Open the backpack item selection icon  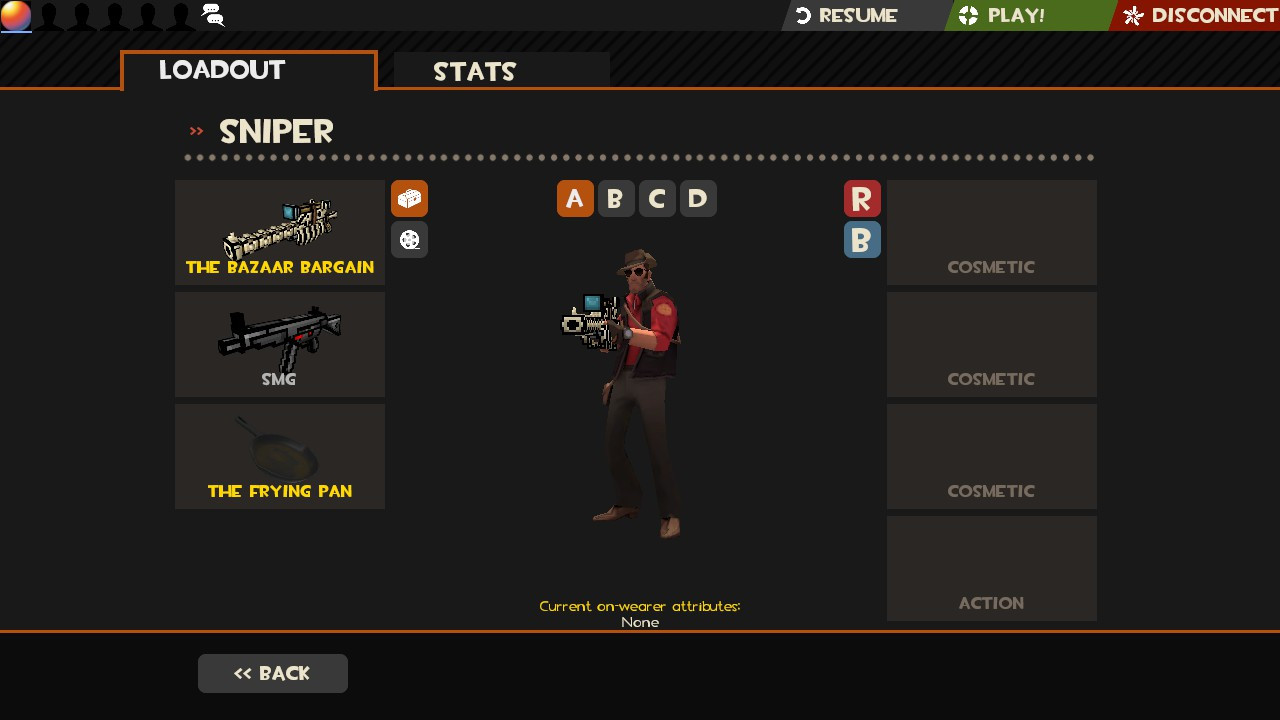tap(409, 198)
